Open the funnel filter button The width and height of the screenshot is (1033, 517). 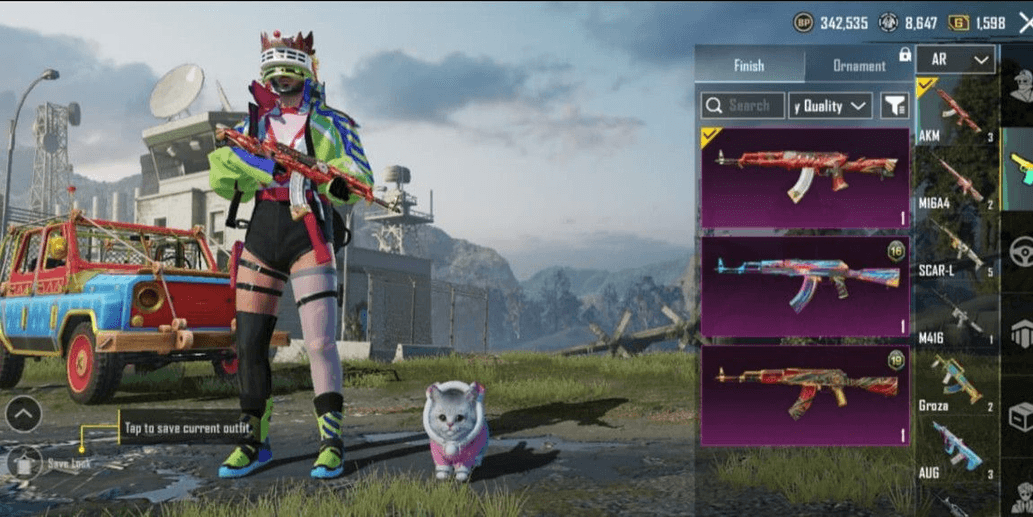pyautogui.click(x=894, y=105)
